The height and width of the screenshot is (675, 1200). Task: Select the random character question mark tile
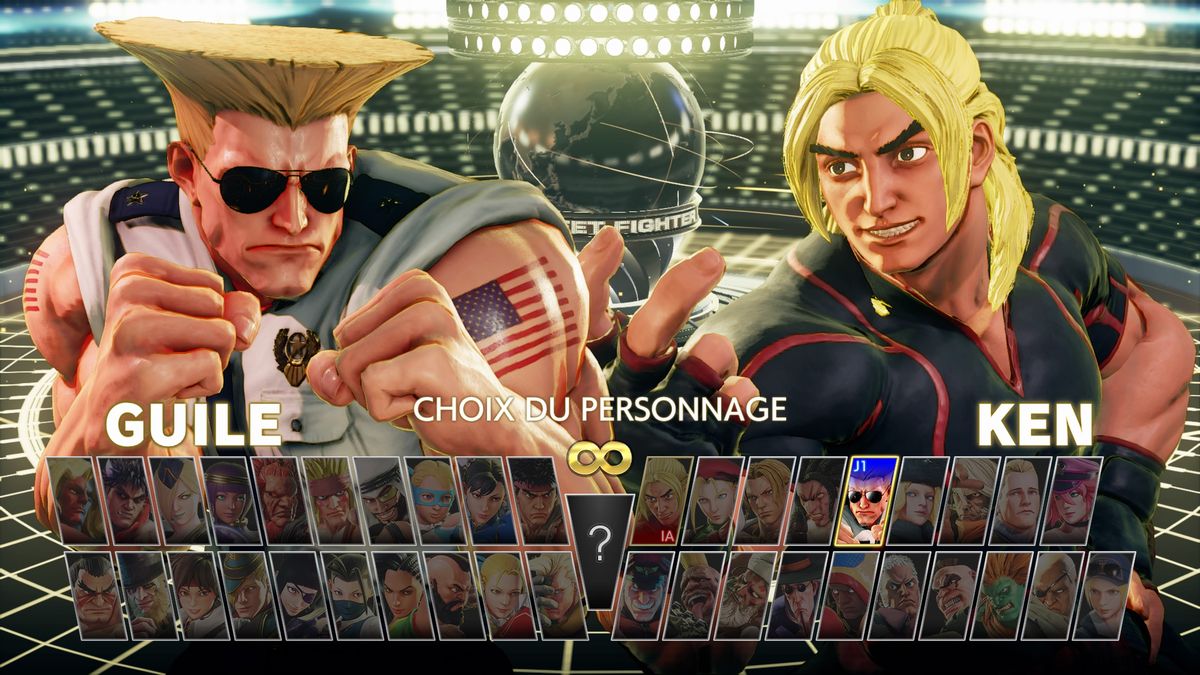click(600, 545)
